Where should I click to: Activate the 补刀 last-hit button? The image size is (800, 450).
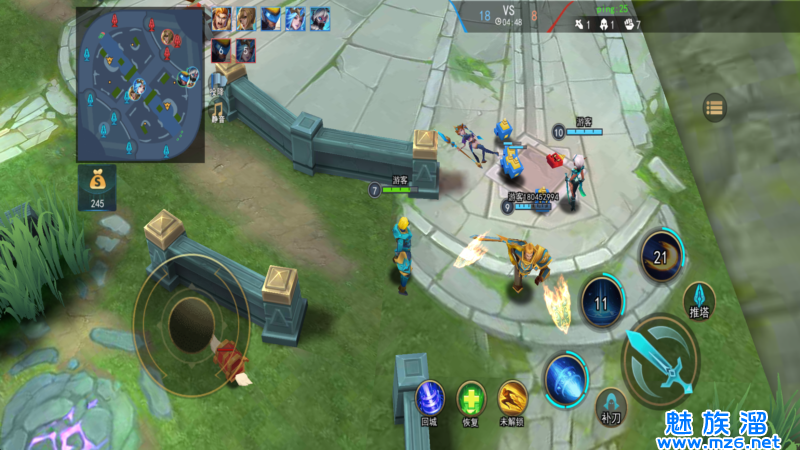coord(610,405)
